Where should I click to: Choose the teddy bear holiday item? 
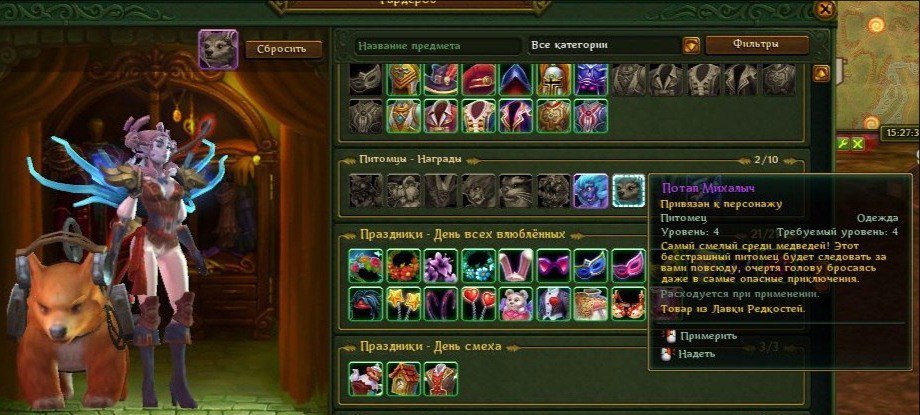click(x=515, y=303)
